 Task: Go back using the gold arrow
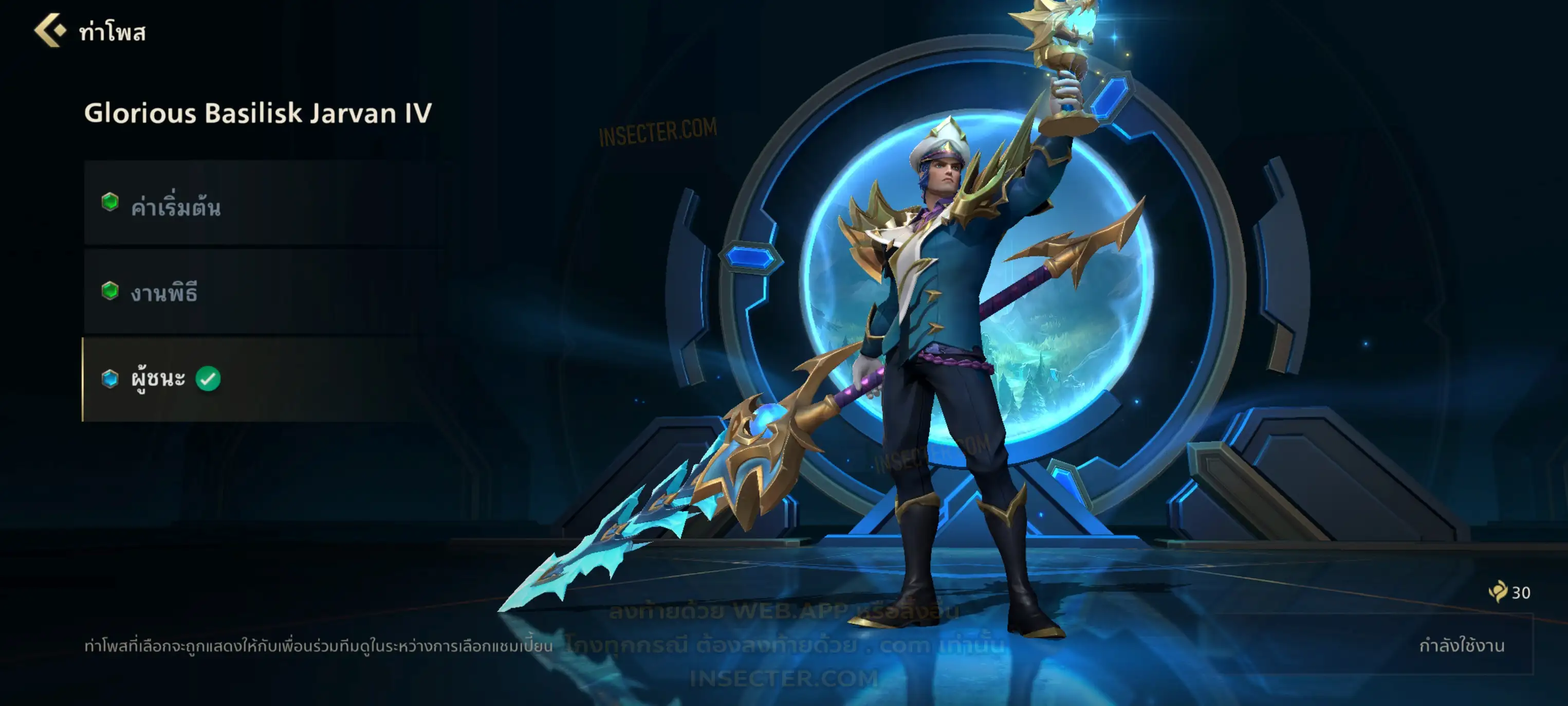[50, 30]
